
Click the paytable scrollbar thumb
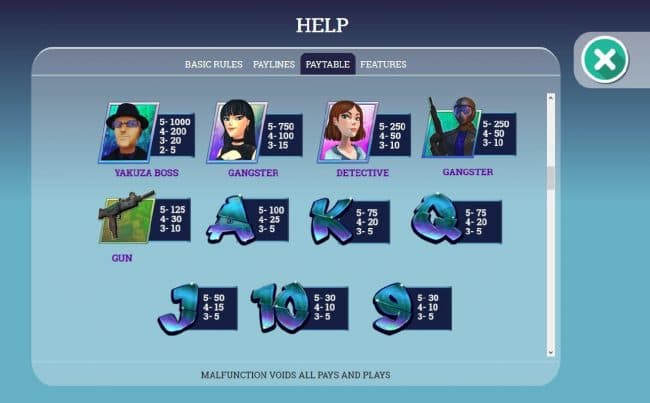[x=549, y=177]
